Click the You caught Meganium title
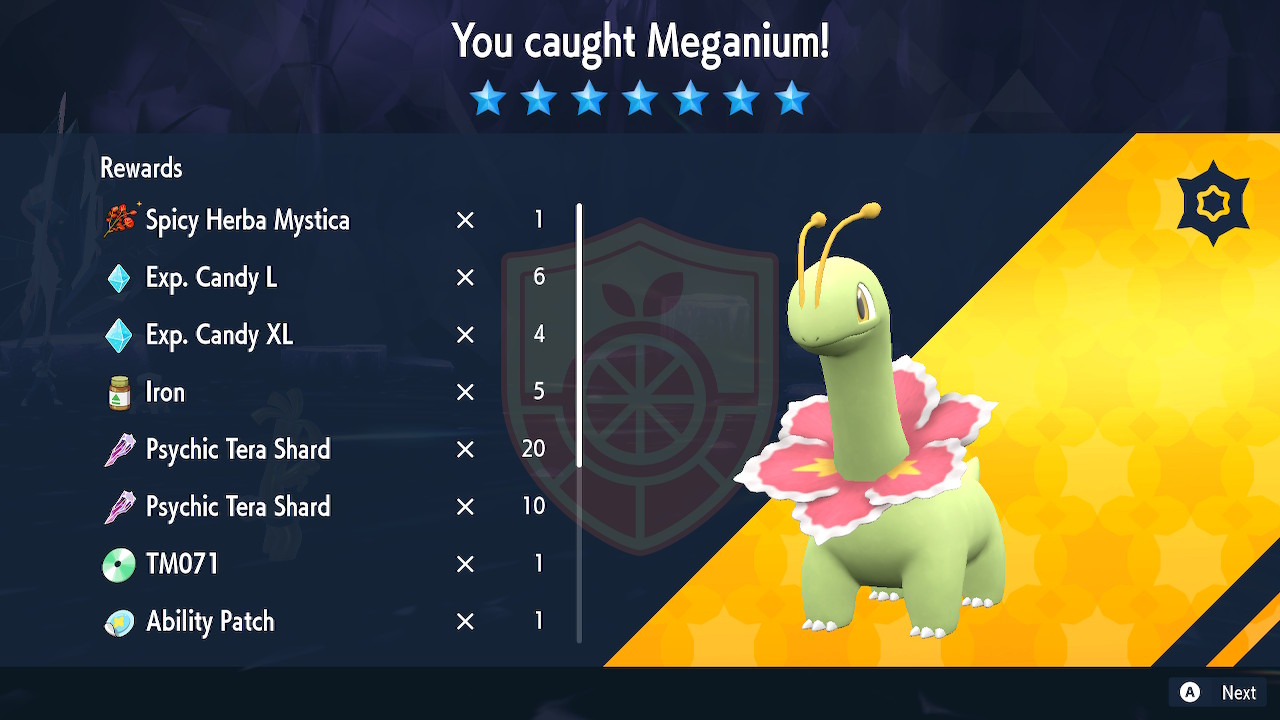The height and width of the screenshot is (720, 1280). coord(639,42)
